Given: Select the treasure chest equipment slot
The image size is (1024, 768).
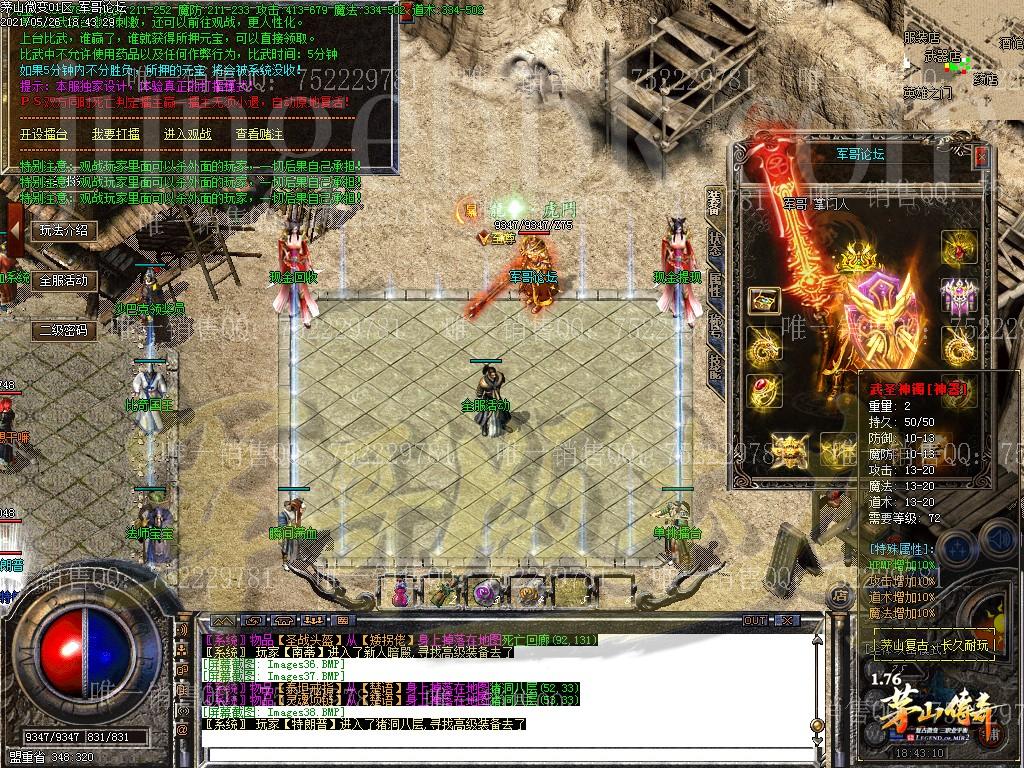Looking at the screenshot, I should 764,300.
